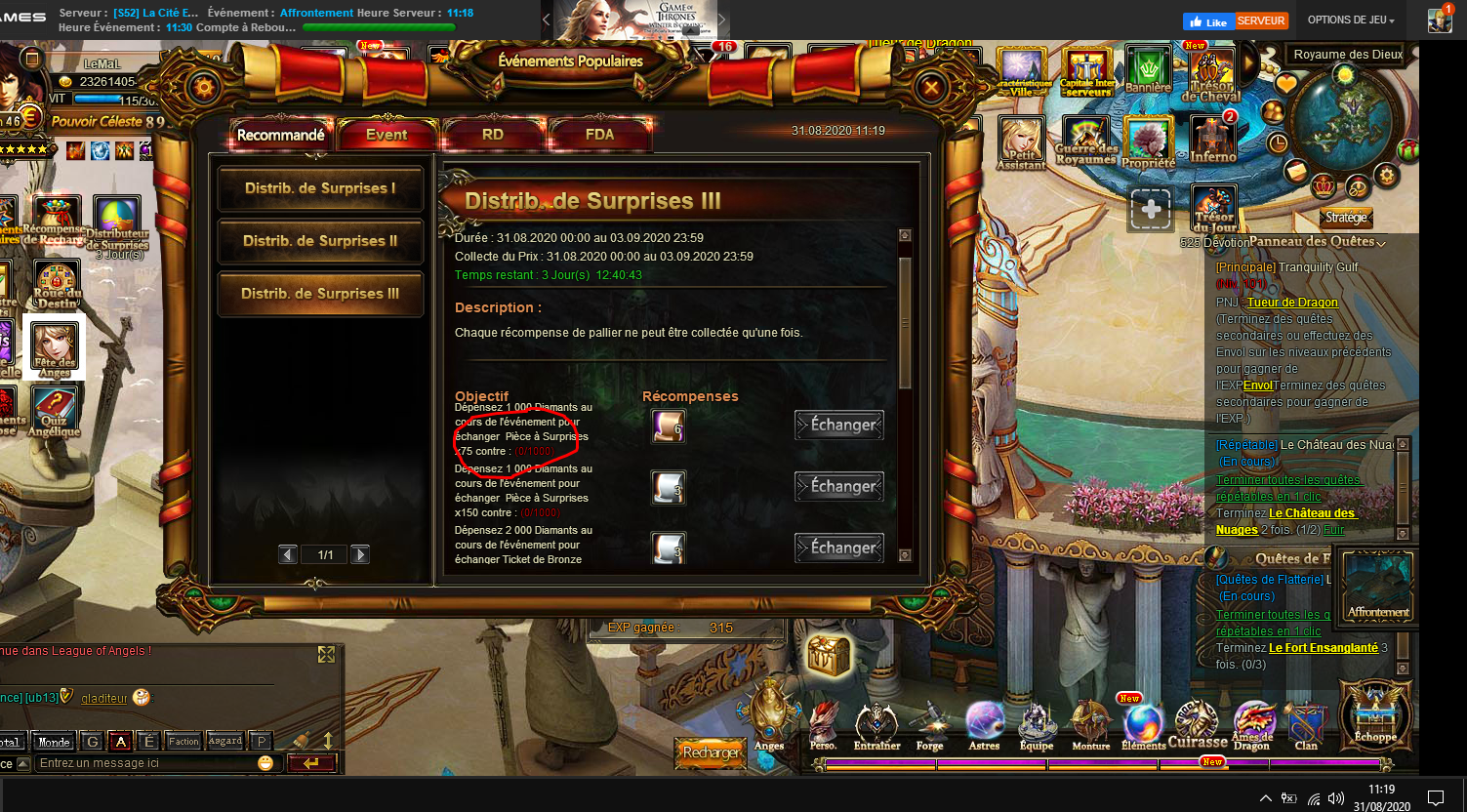The width and height of the screenshot is (1467, 812).
Task: Follow the Tueur de Dragon quest link
Action: [x=1292, y=303]
